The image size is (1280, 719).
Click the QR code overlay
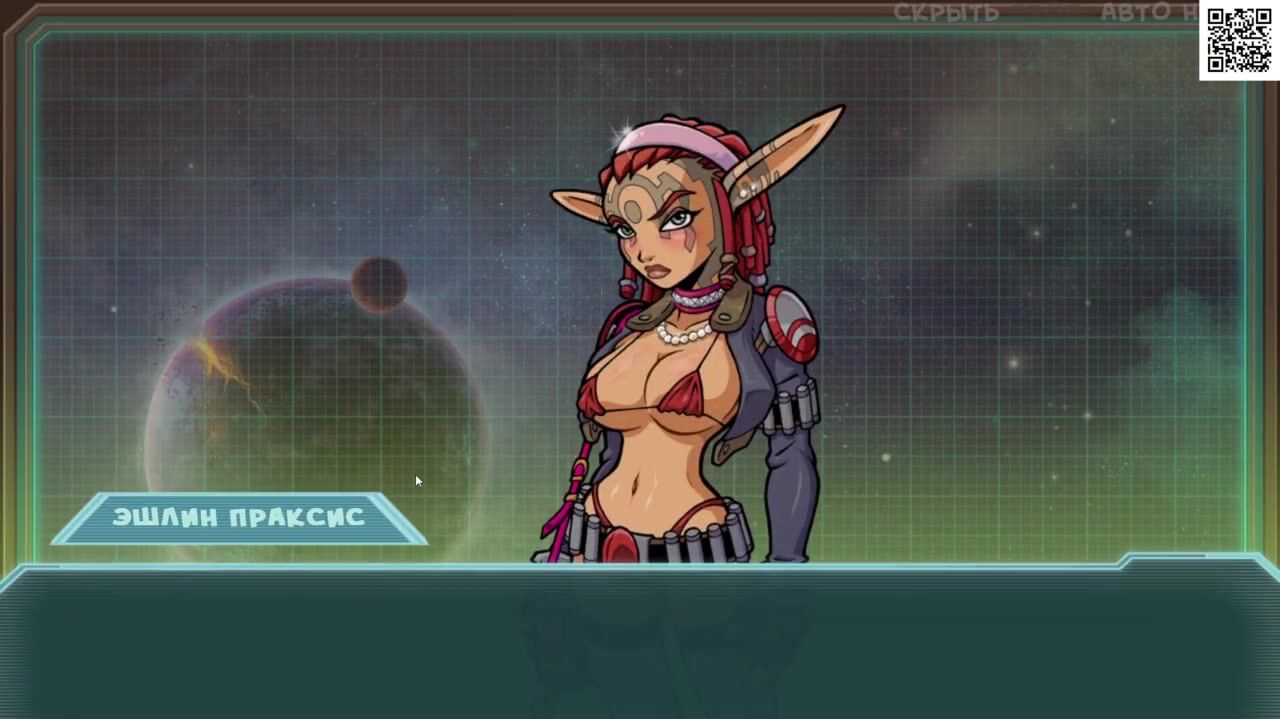point(1238,41)
